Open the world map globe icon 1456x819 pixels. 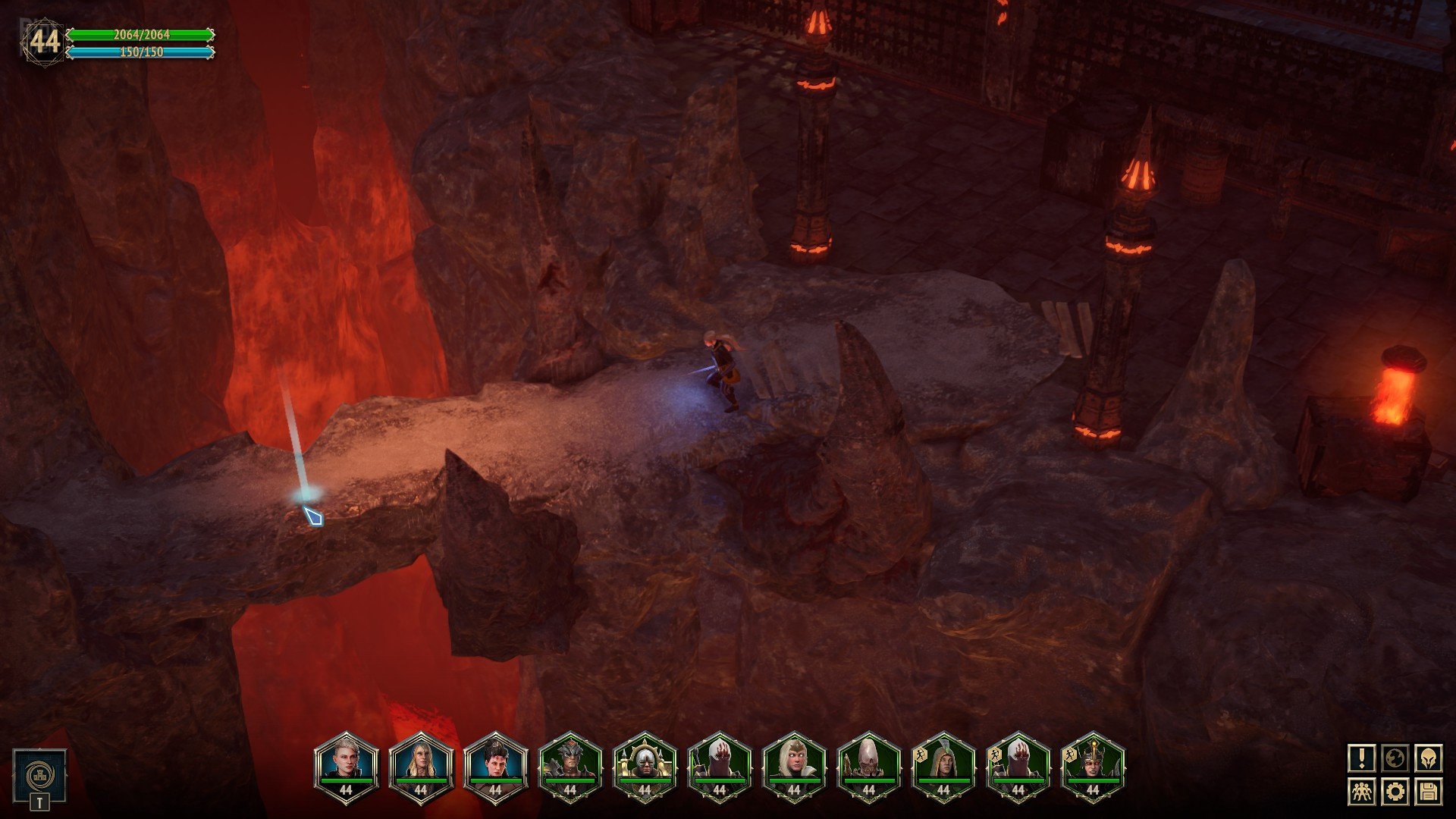[x=1395, y=758]
